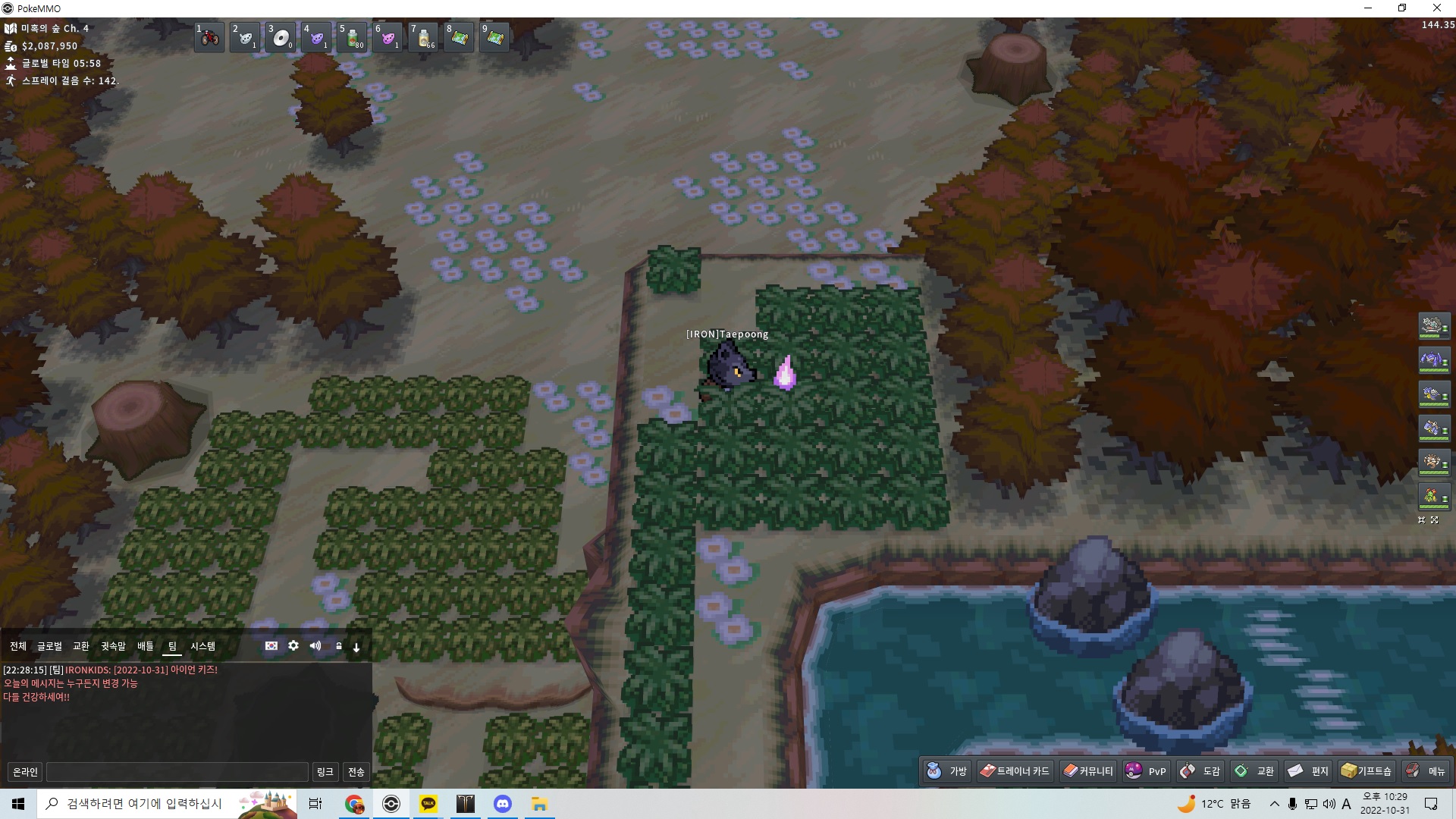Viewport: 1456px width, 819px height.
Task: Open the 커뮤니티 community window
Action: click(x=1088, y=771)
